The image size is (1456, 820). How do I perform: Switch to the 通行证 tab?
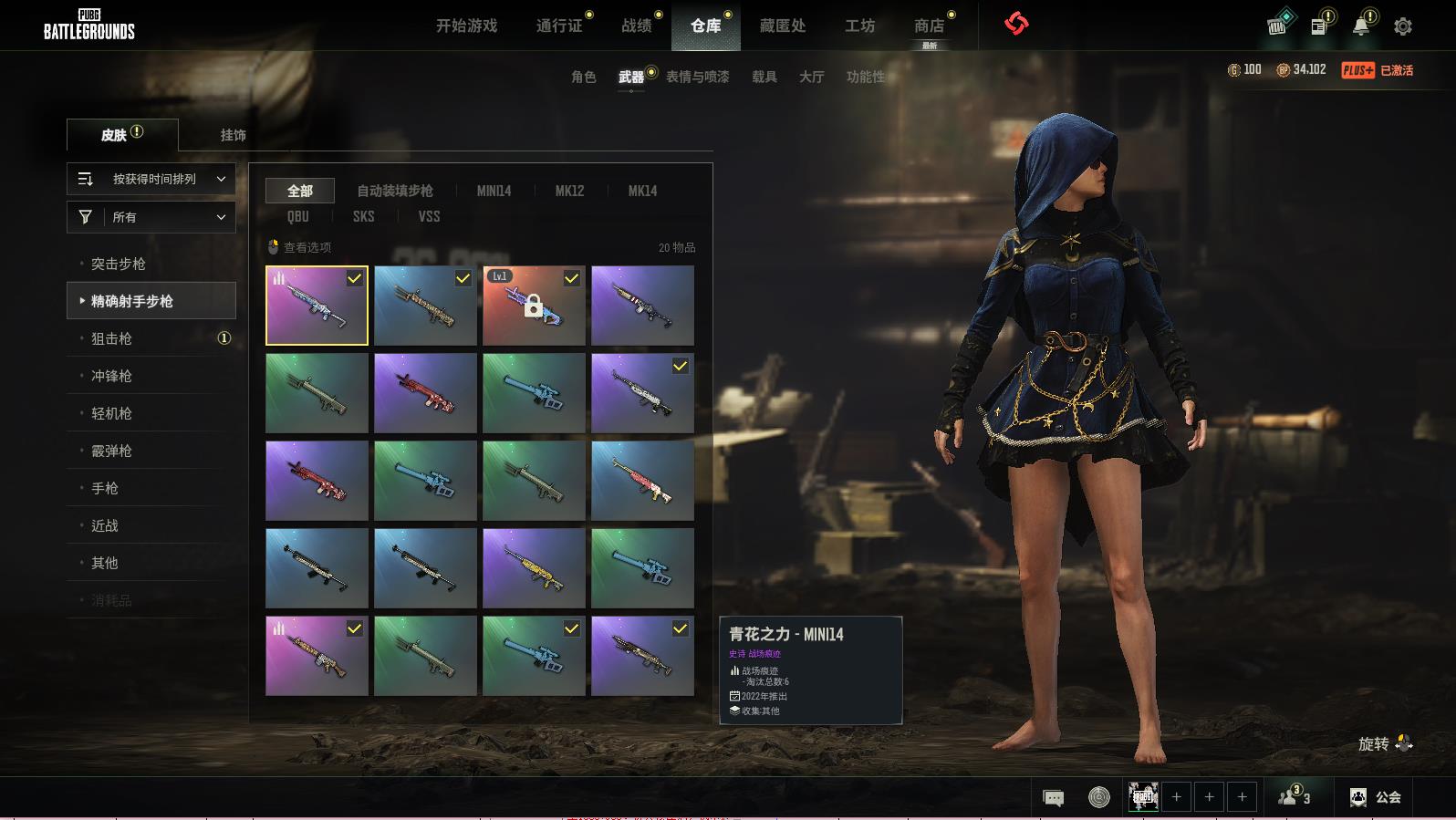[x=559, y=26]
